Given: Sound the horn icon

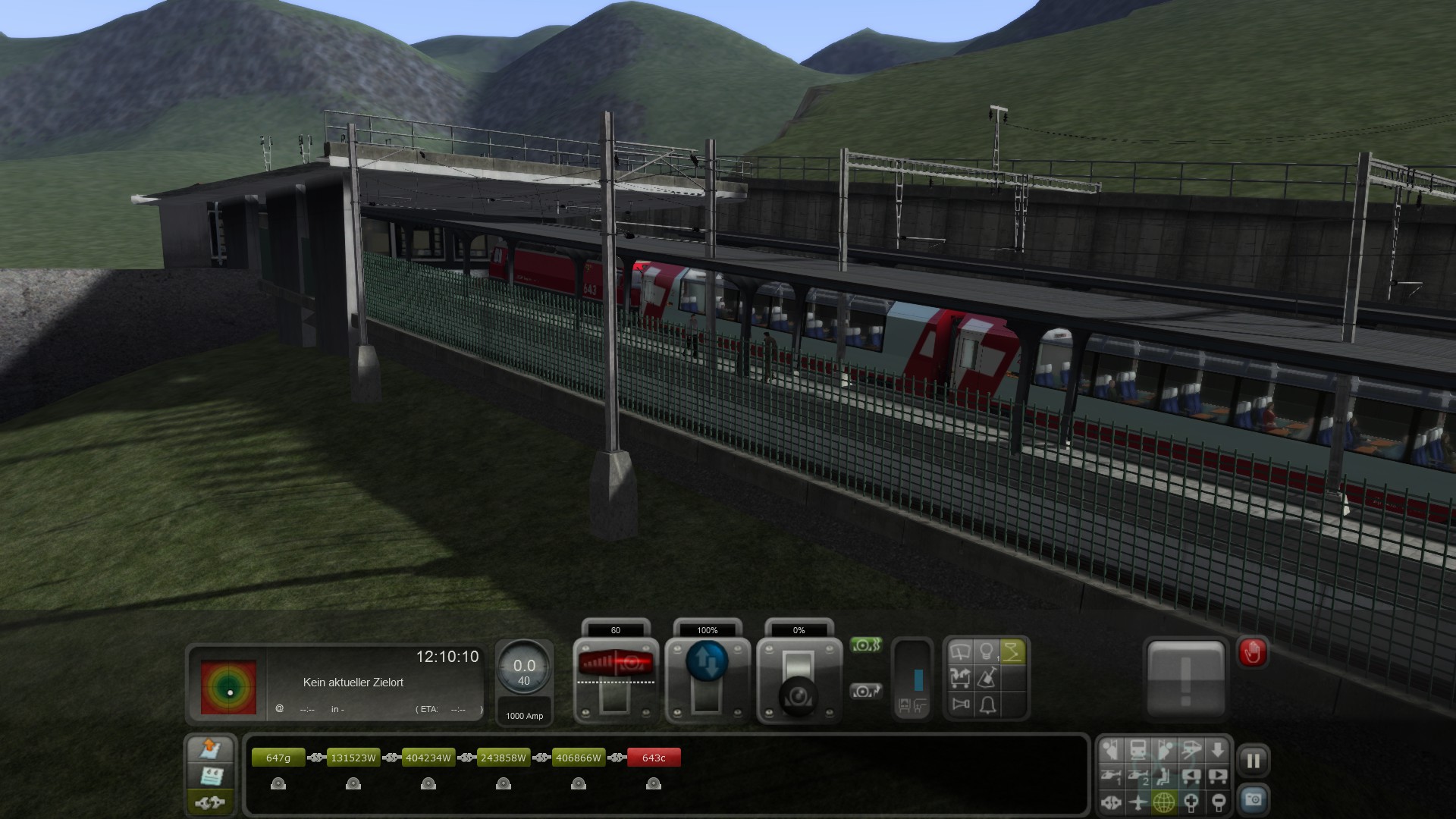Looking at the screenshot, I should pyautogui.click(x=961, y=705).
